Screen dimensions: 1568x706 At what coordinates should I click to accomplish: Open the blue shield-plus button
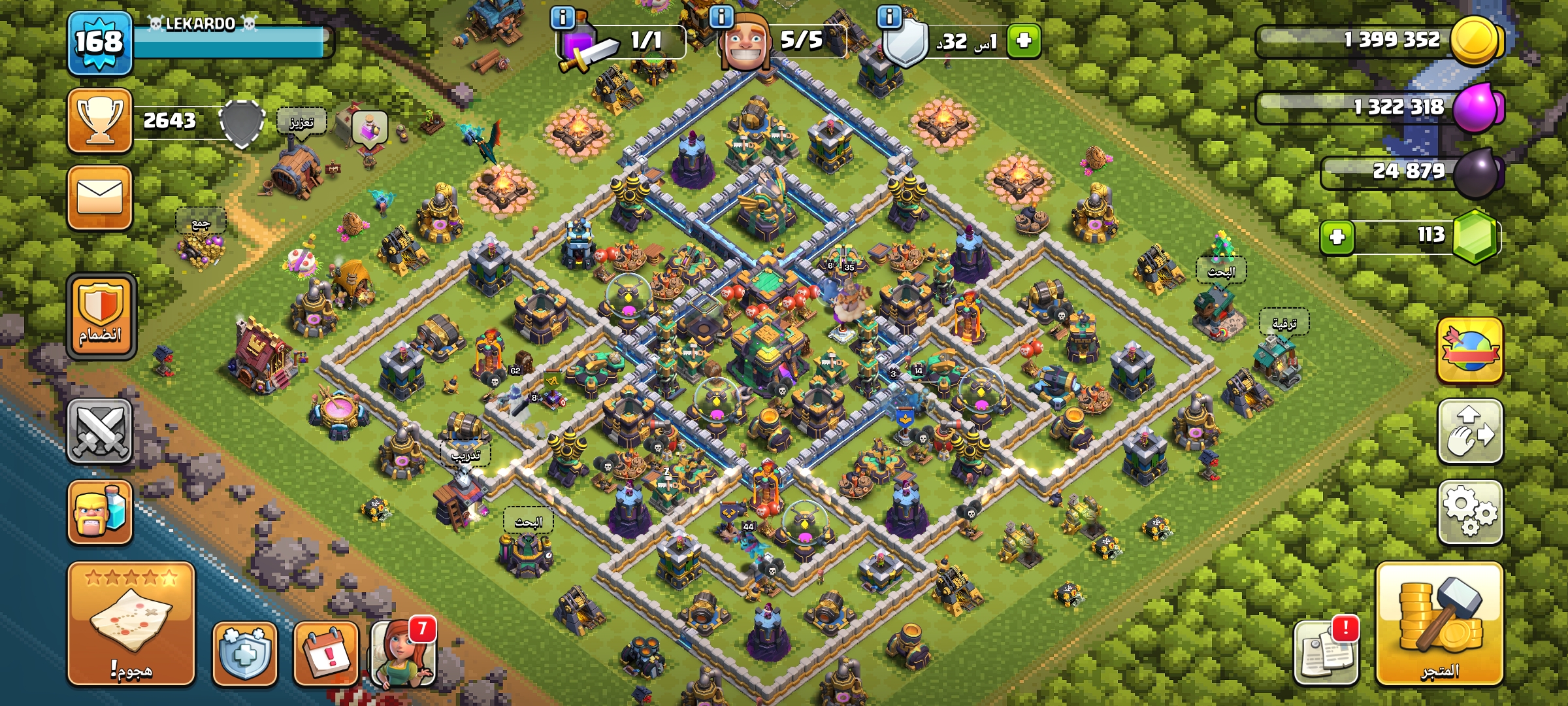(x=245, y=654)
